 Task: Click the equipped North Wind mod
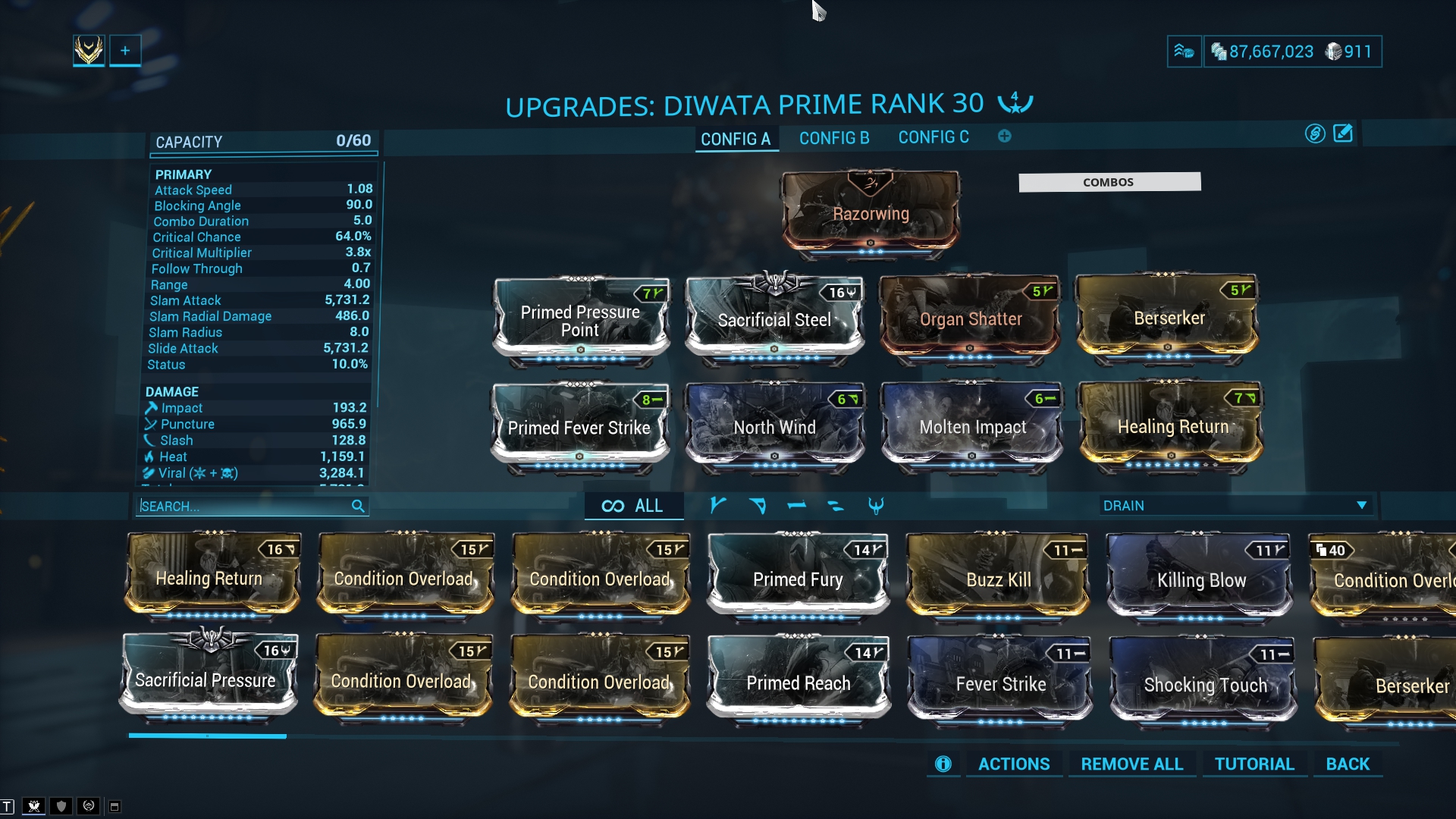[774, 427]
